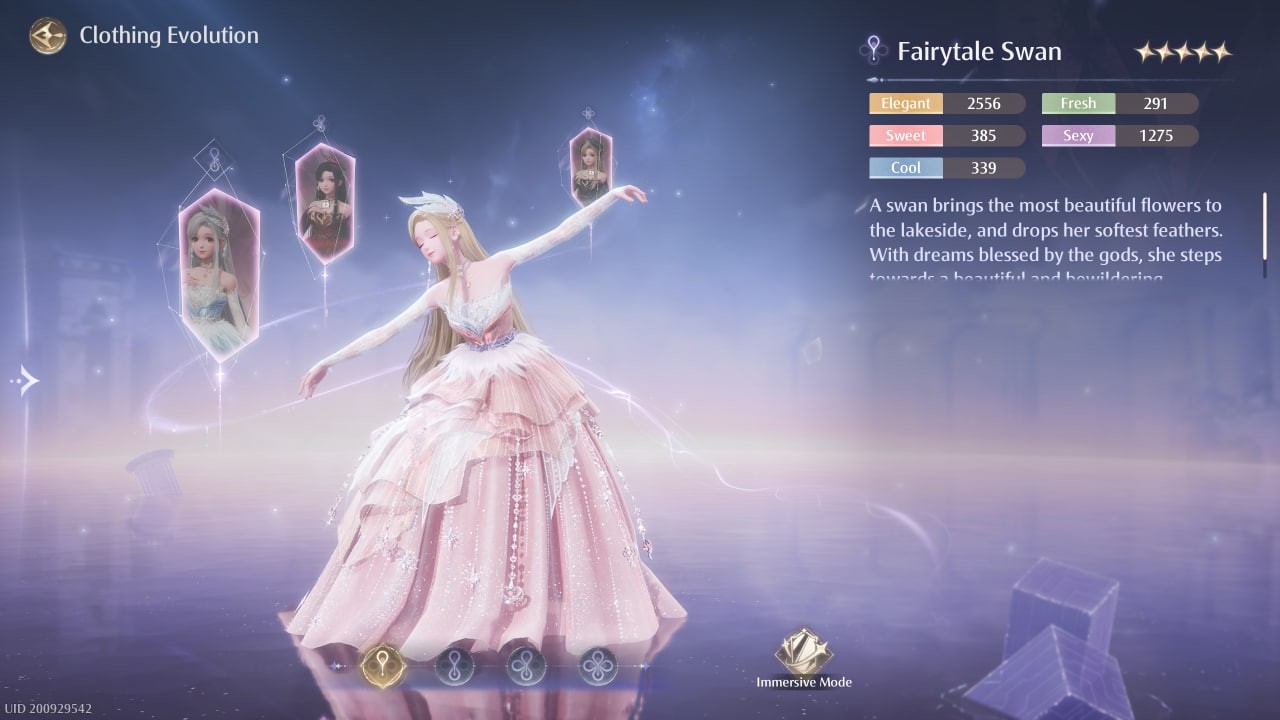Expand the left side panel arrow
Screen dimensions: 1280x720
(24, 380)
